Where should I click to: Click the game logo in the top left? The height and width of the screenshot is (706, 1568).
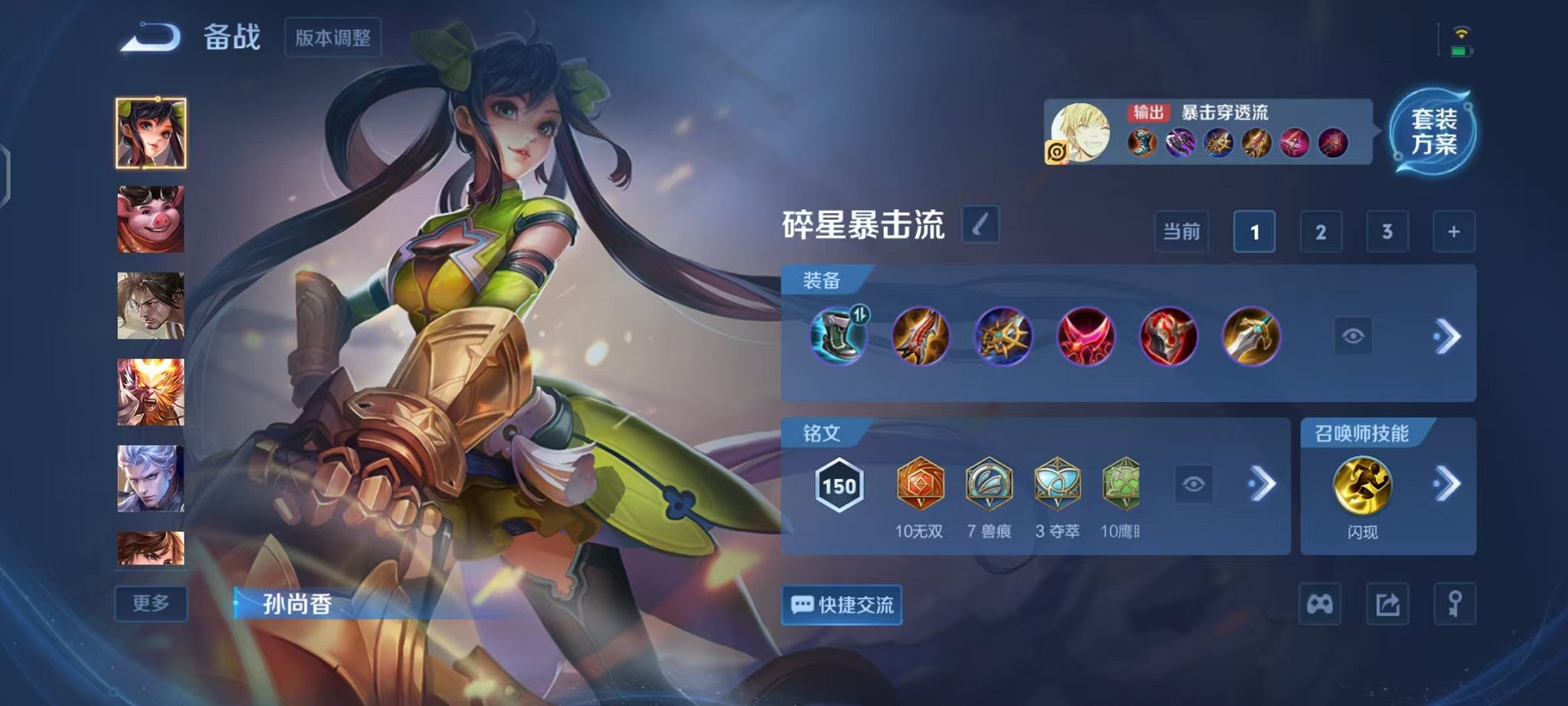point(148,35)
